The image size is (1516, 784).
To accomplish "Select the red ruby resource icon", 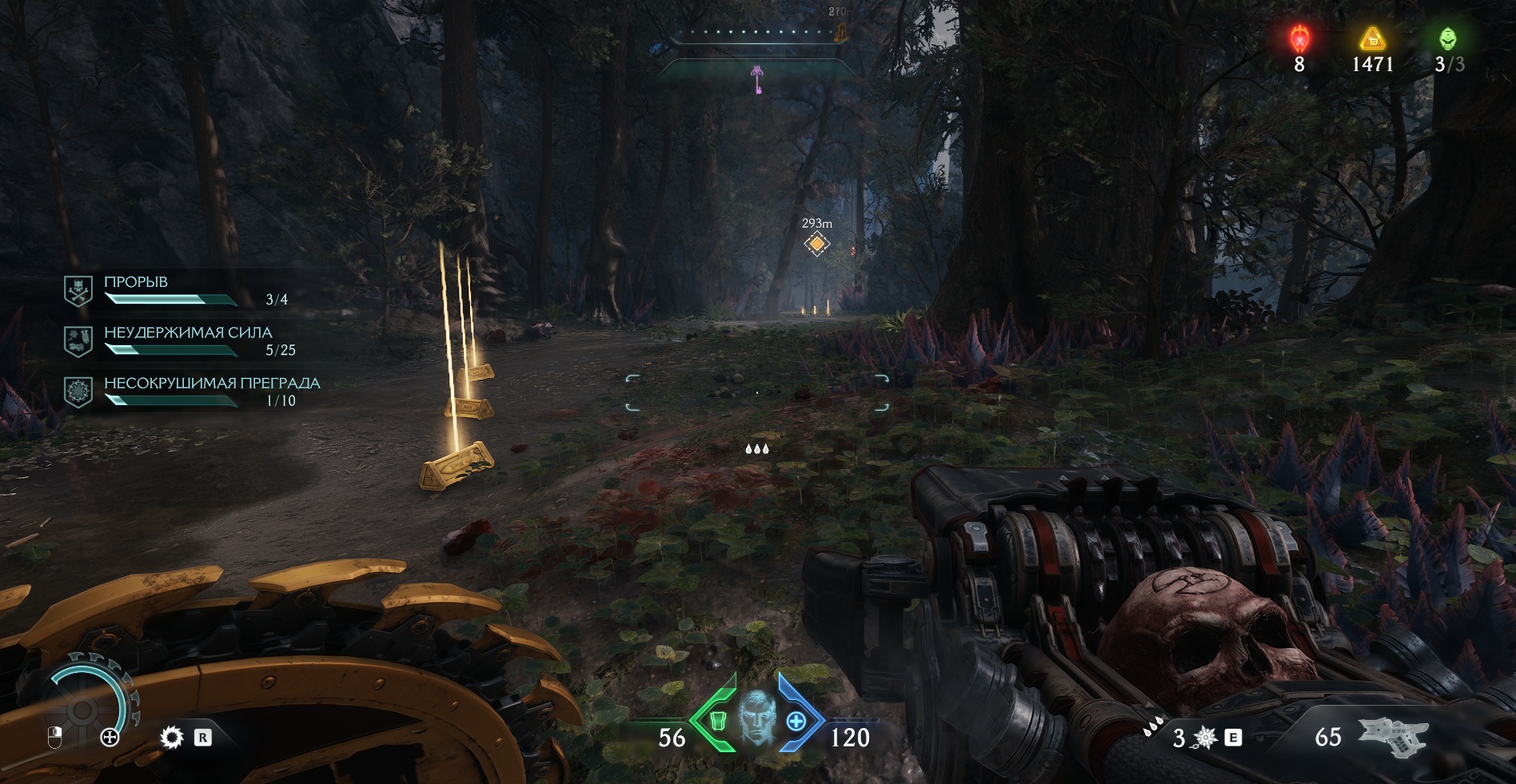I will coord(1300,38).
